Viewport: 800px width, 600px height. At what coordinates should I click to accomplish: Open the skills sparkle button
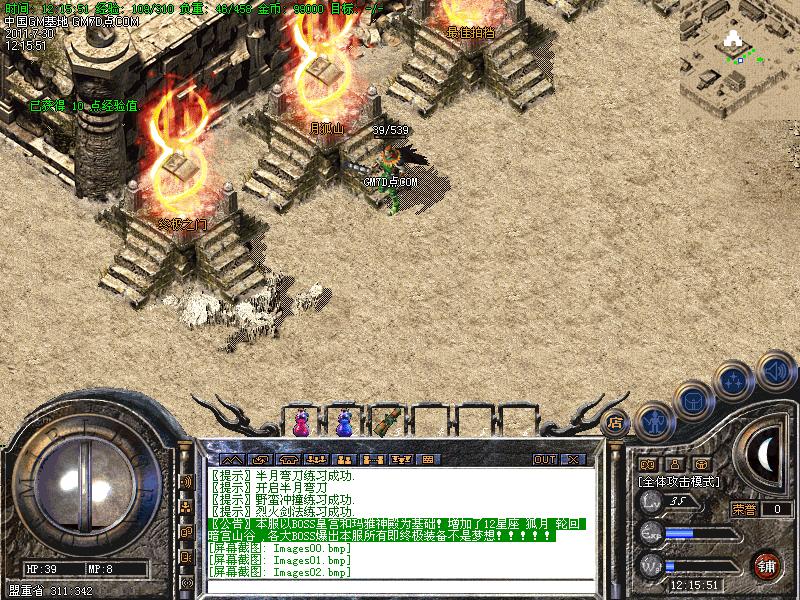(735, 380)
